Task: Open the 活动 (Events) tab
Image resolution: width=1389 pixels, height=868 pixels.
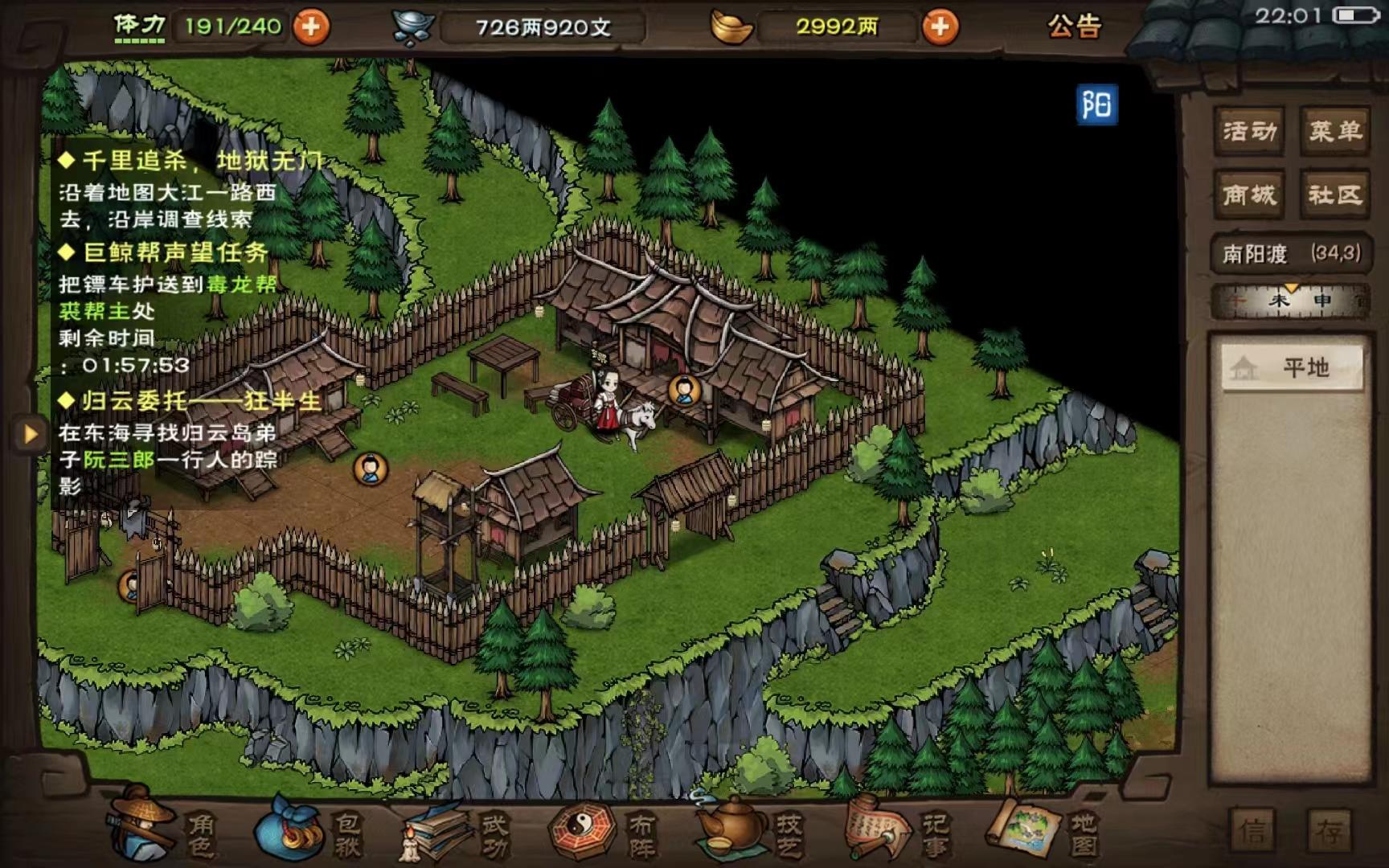Action: [x=1248, y=131]
